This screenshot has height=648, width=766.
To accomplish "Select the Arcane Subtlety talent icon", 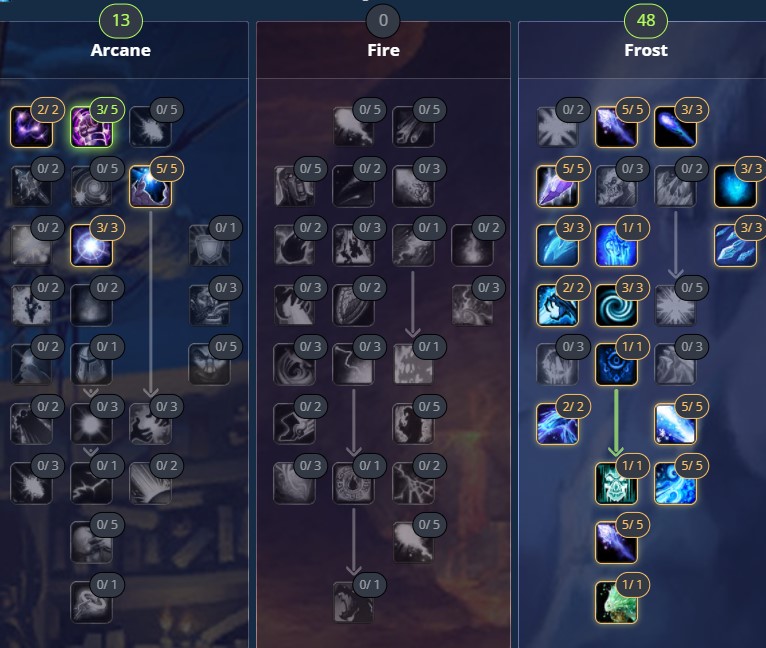I will pos(31,127).
